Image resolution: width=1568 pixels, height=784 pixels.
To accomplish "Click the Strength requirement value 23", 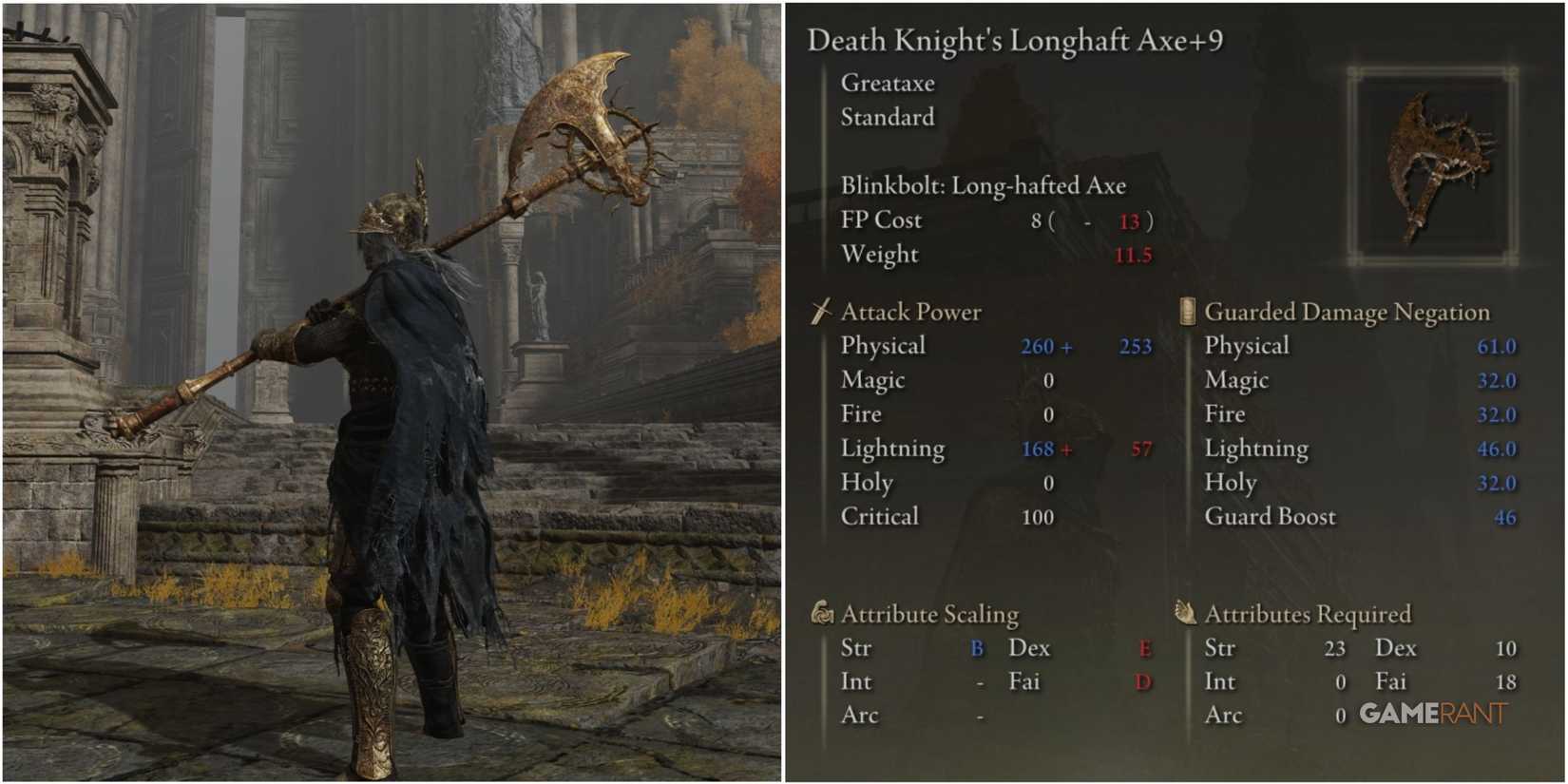I will (1334, 647).
